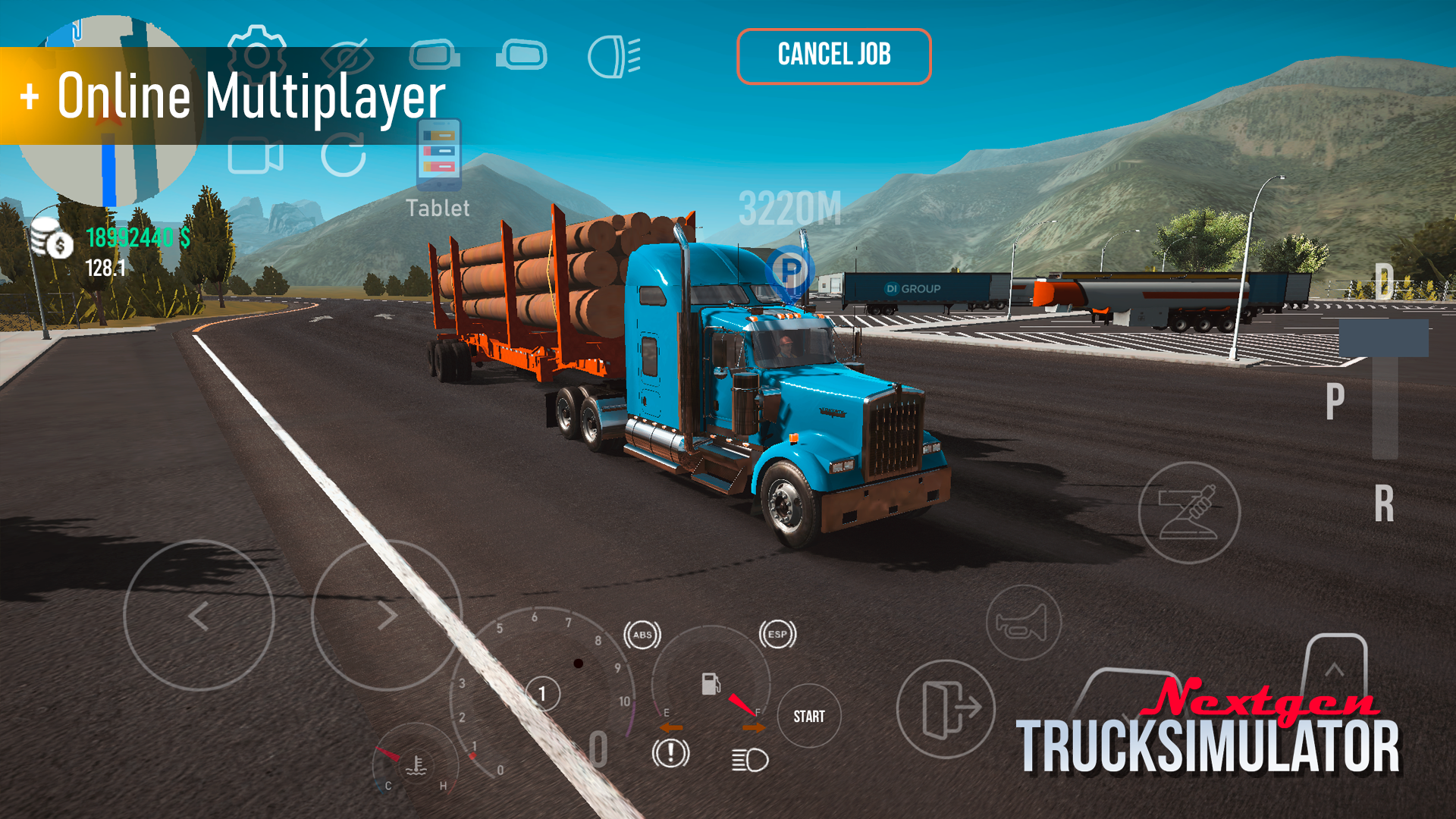Switch camera view with camera icon
The image size is (1456, 819).
pyautogui.click(x=256, y=156)
